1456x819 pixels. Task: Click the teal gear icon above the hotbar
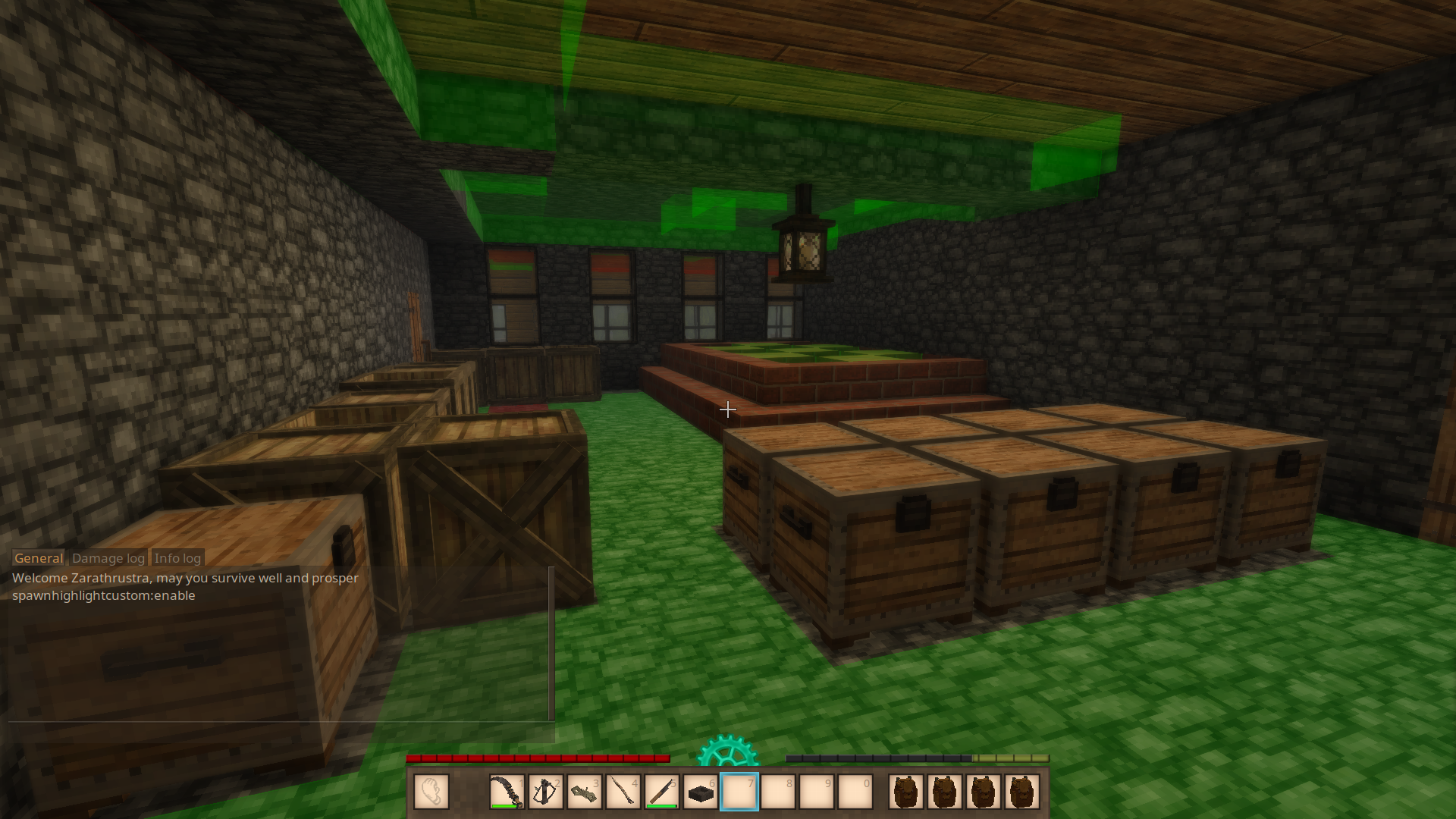pyautogui.click(x=727, y=752)
